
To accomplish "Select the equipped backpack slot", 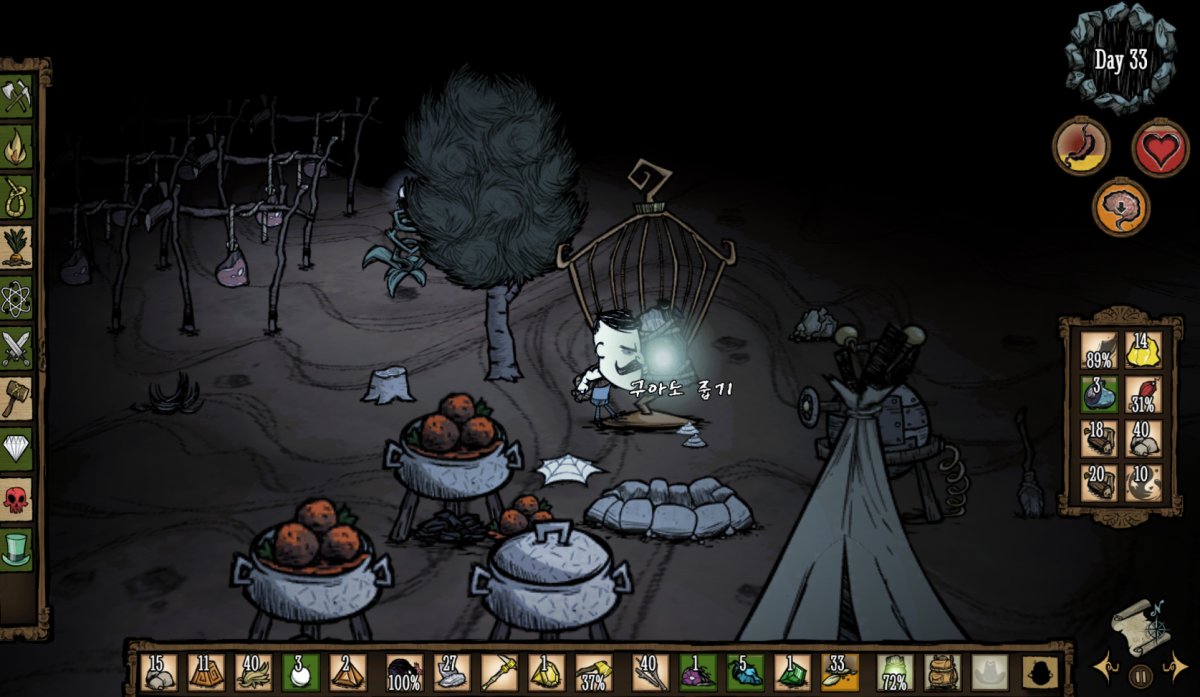I will [941, 672].
